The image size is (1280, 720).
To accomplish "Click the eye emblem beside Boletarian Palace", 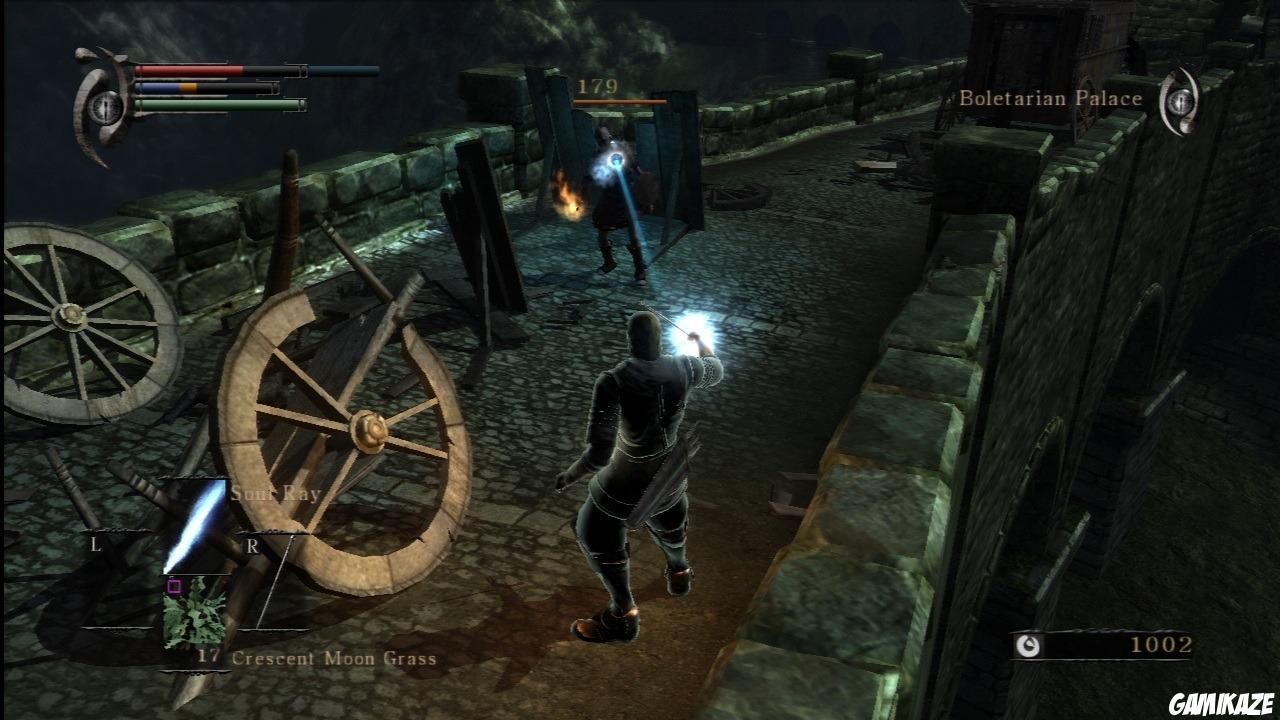I will point(1181,99).
